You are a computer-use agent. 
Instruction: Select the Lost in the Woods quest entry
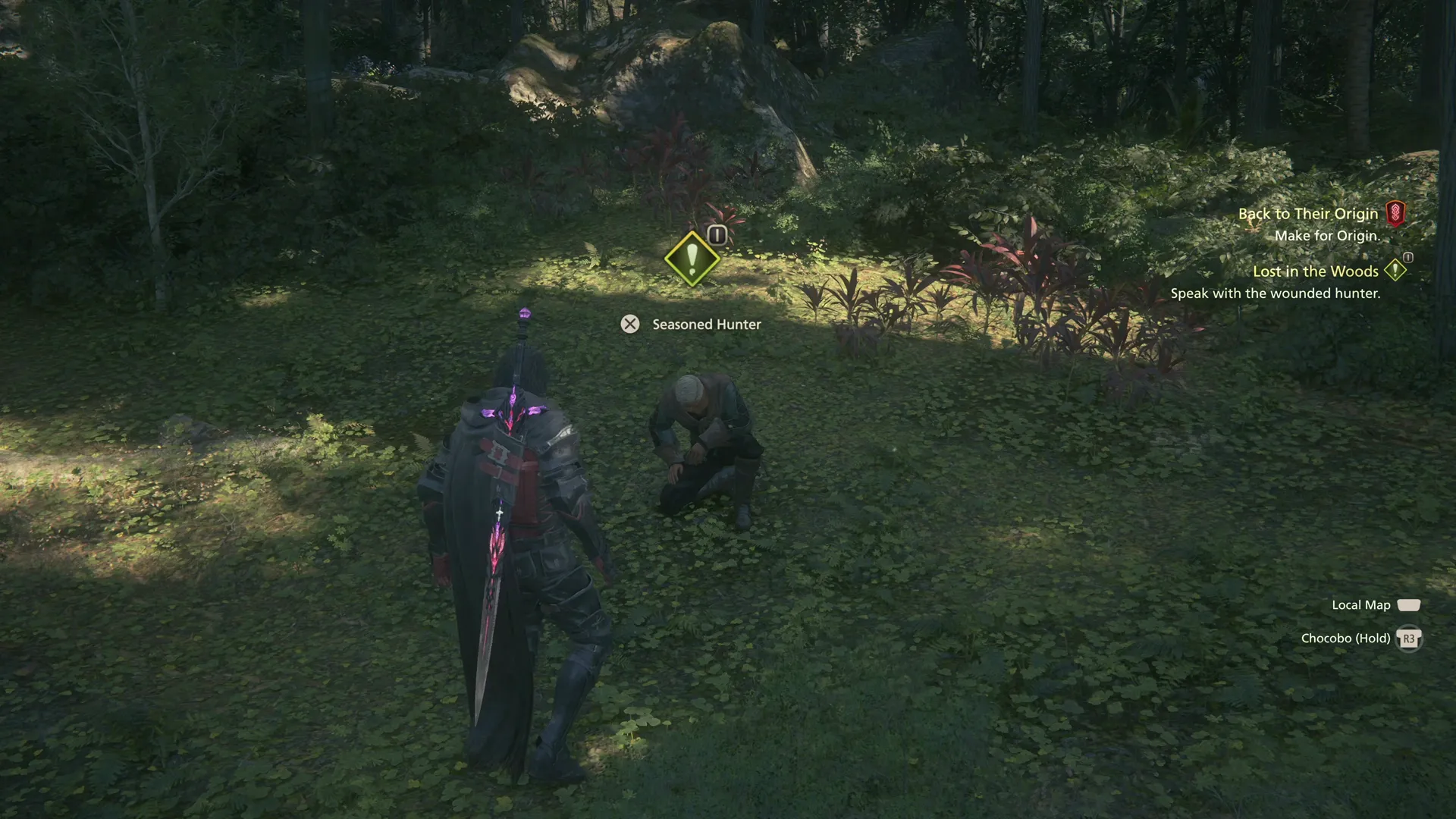[1315, 271]
